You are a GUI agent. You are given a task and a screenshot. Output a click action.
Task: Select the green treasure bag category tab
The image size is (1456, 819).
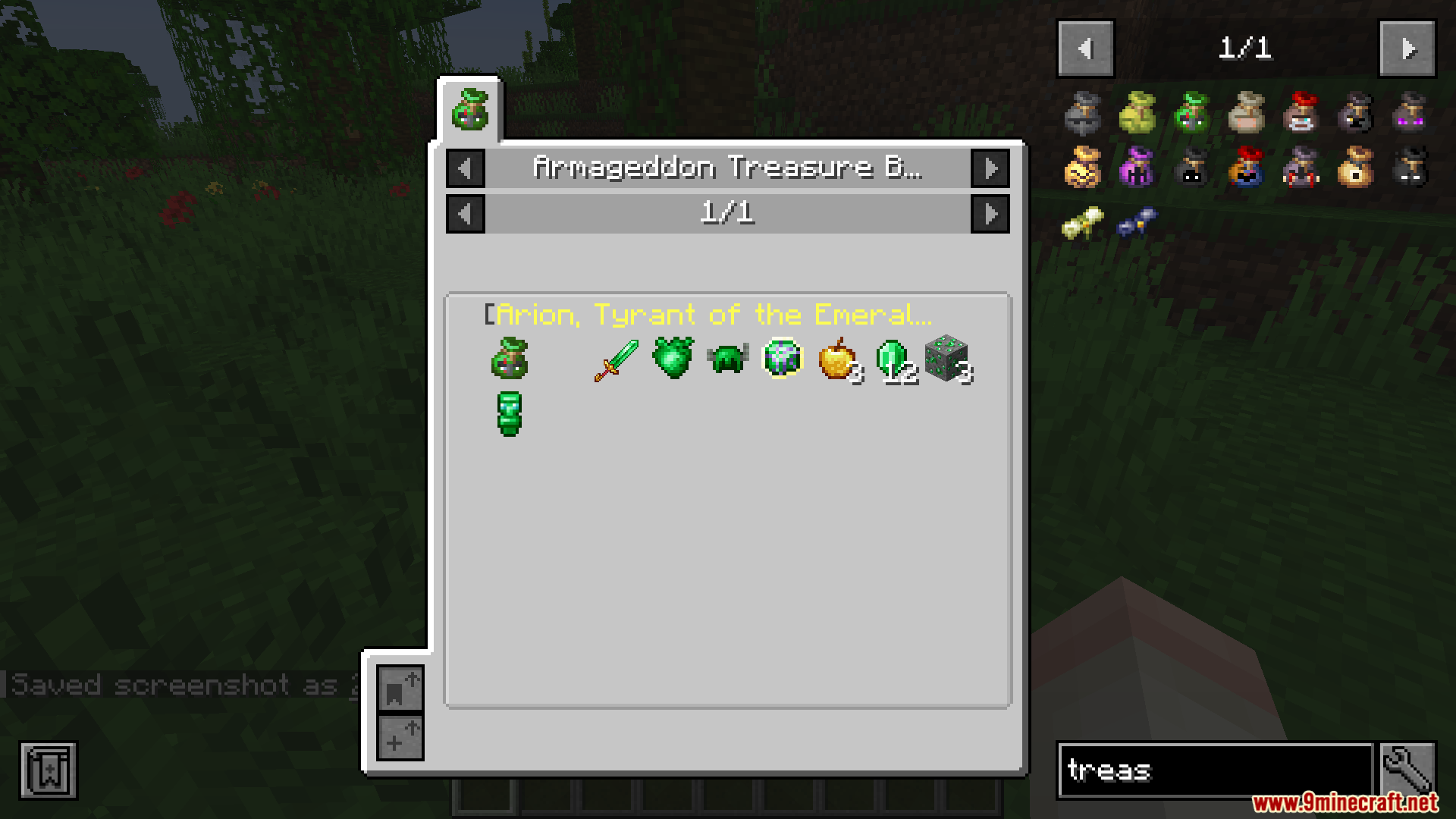470,111
